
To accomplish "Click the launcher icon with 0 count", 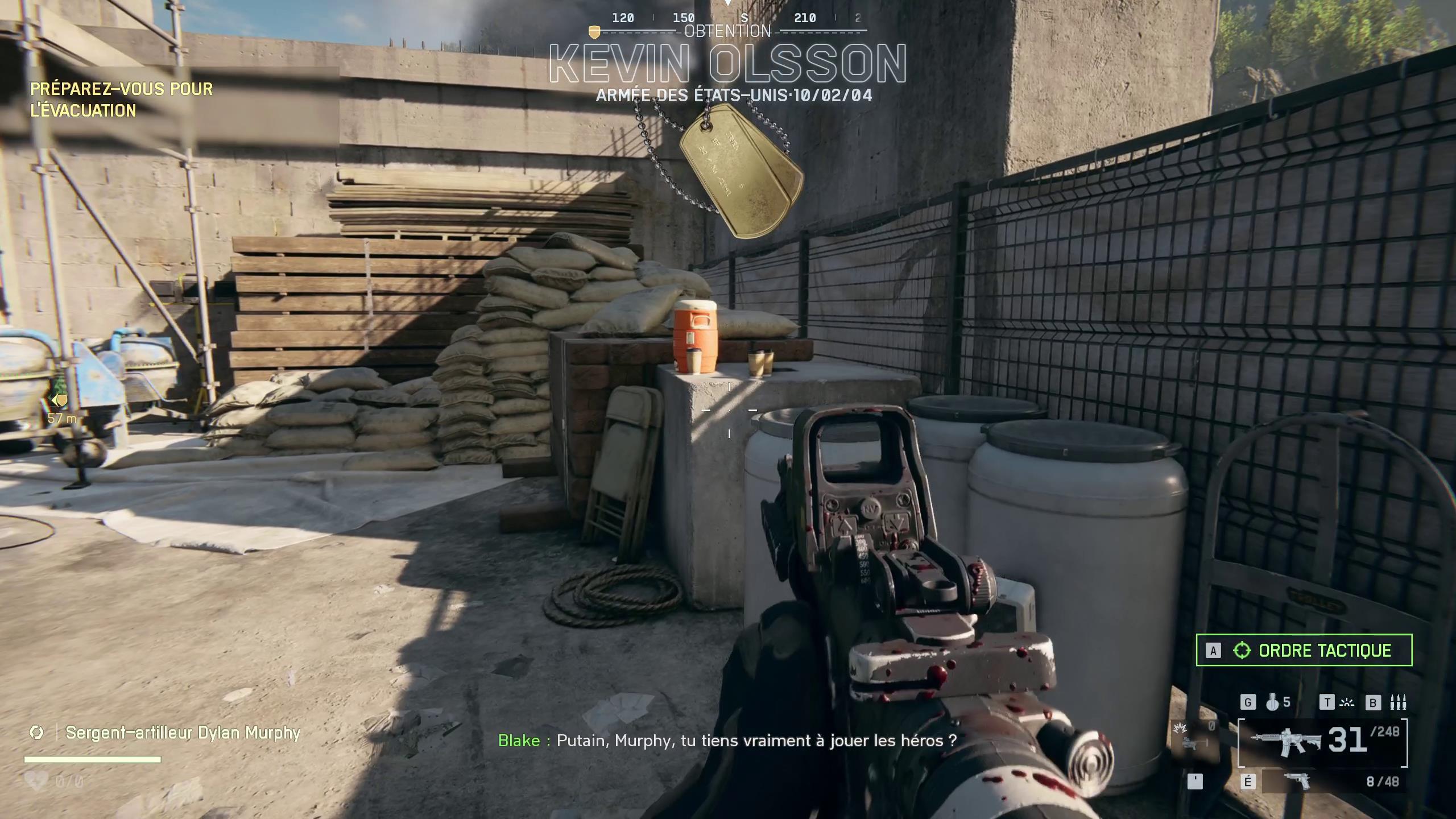I will coord(1191,742).
